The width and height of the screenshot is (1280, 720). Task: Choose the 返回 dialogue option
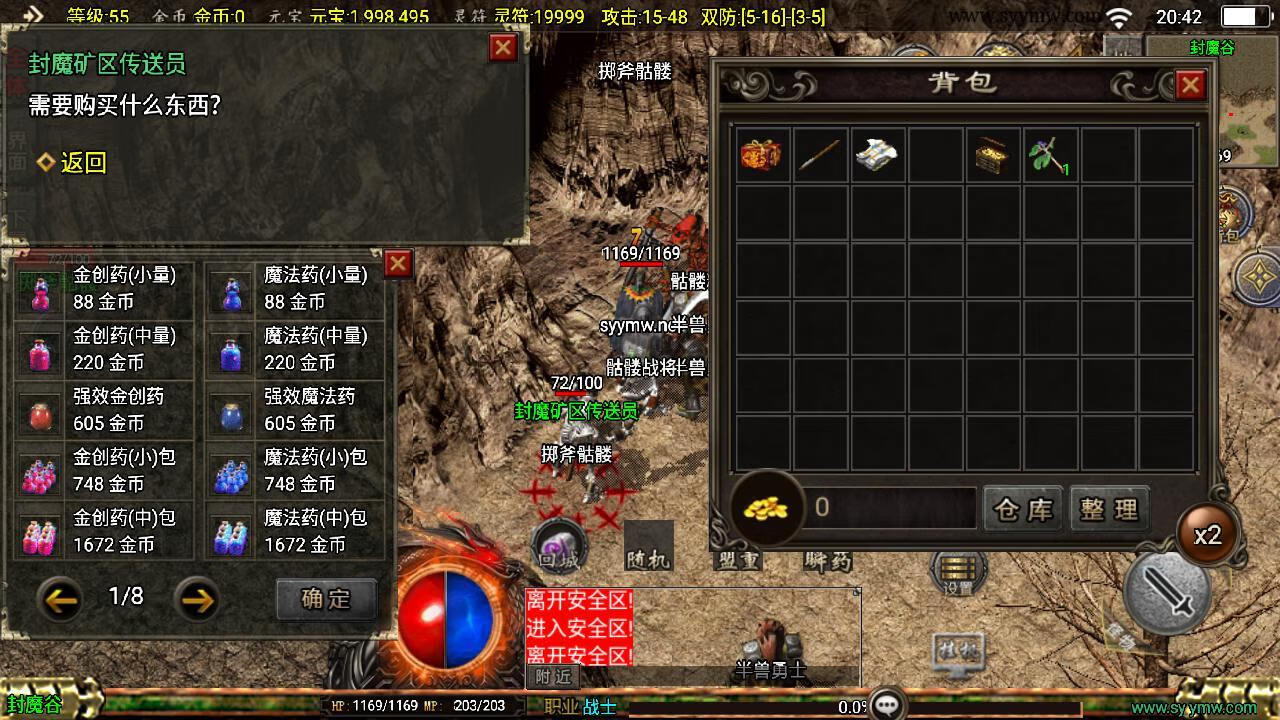[x=72, y=163]
